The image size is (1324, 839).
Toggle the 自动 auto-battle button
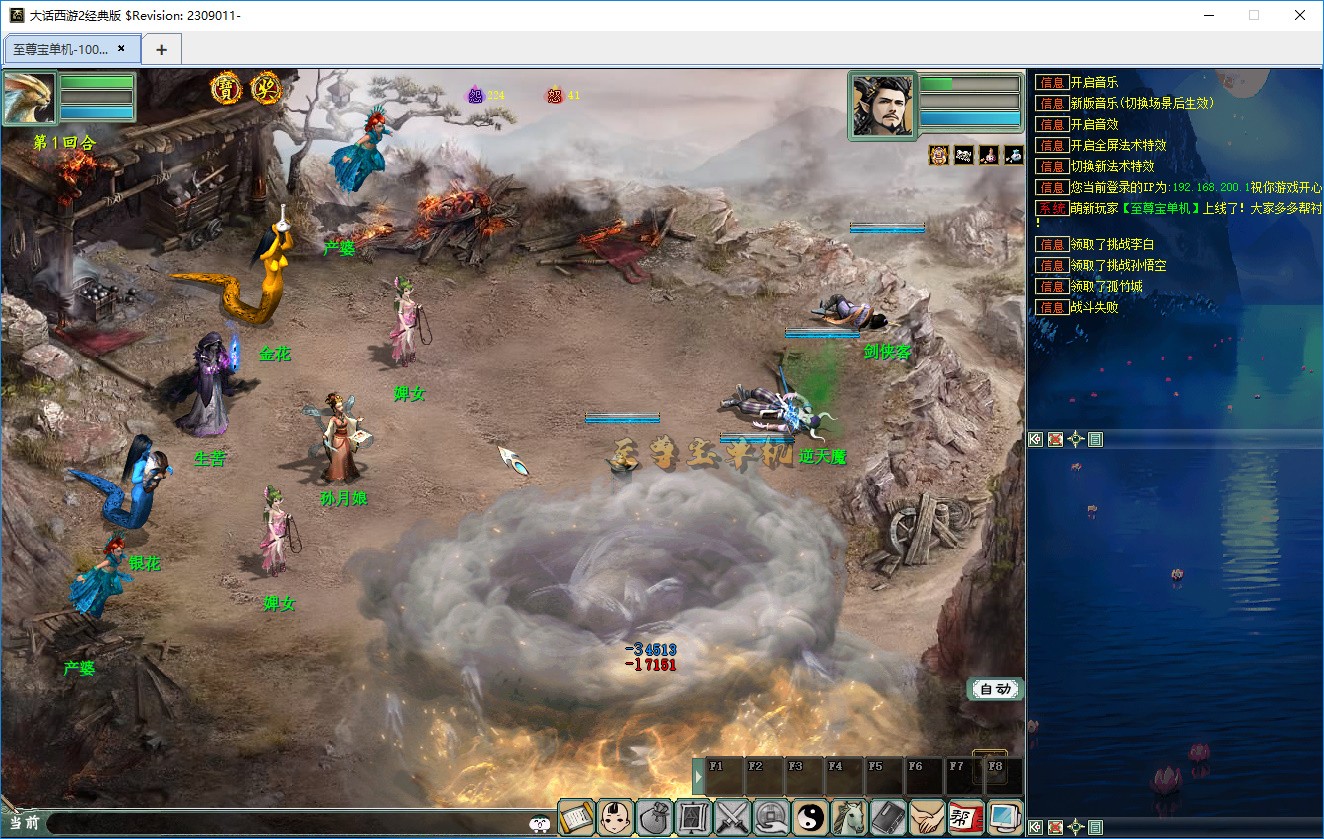coord(995,689)
